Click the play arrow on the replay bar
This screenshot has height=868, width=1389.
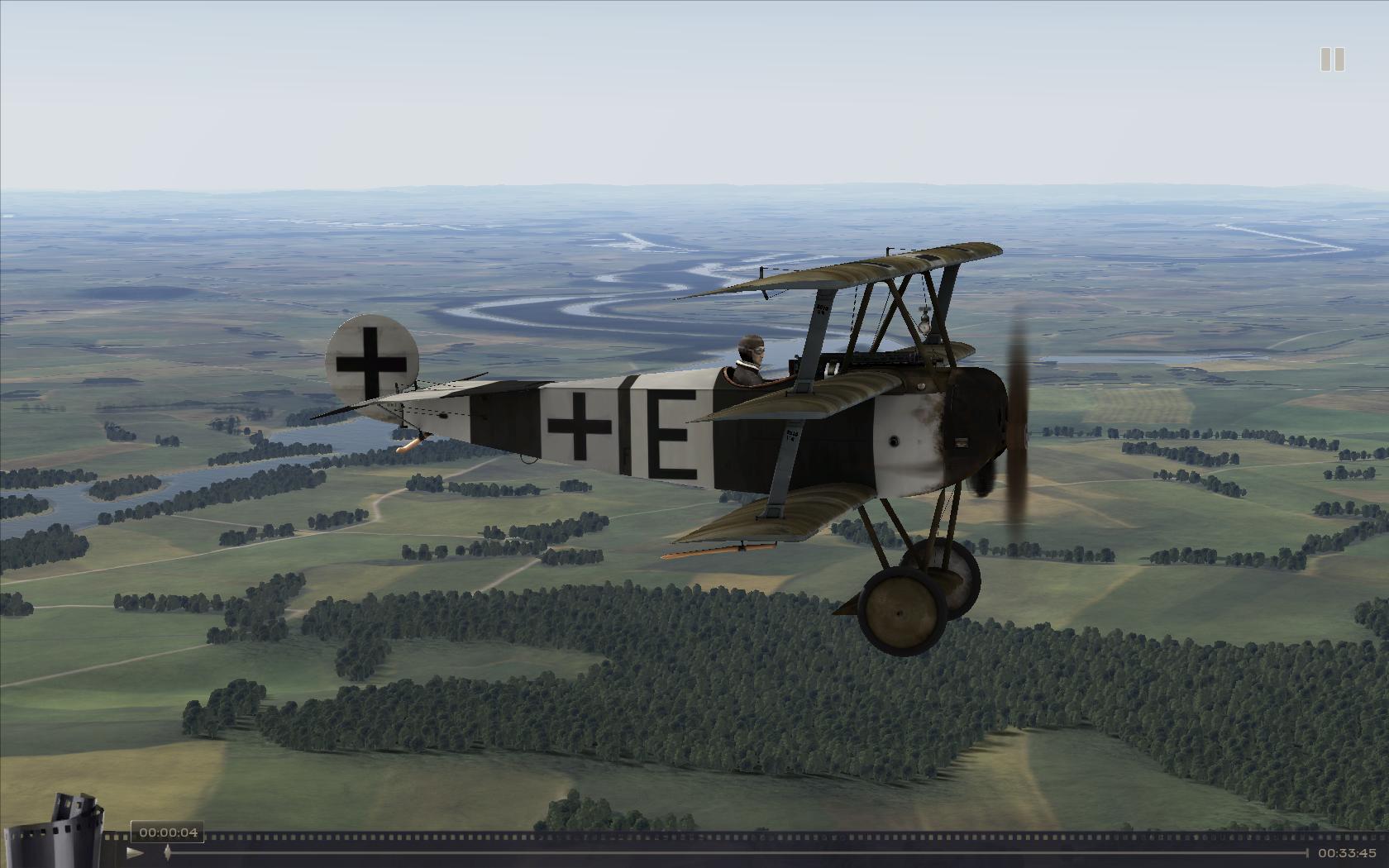tap(136, 852)
